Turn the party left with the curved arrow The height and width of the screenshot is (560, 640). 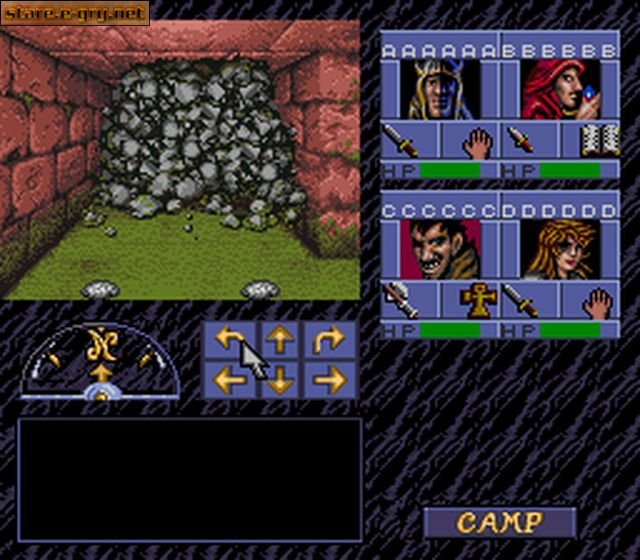pyautogui.click(x=229, y=342)
